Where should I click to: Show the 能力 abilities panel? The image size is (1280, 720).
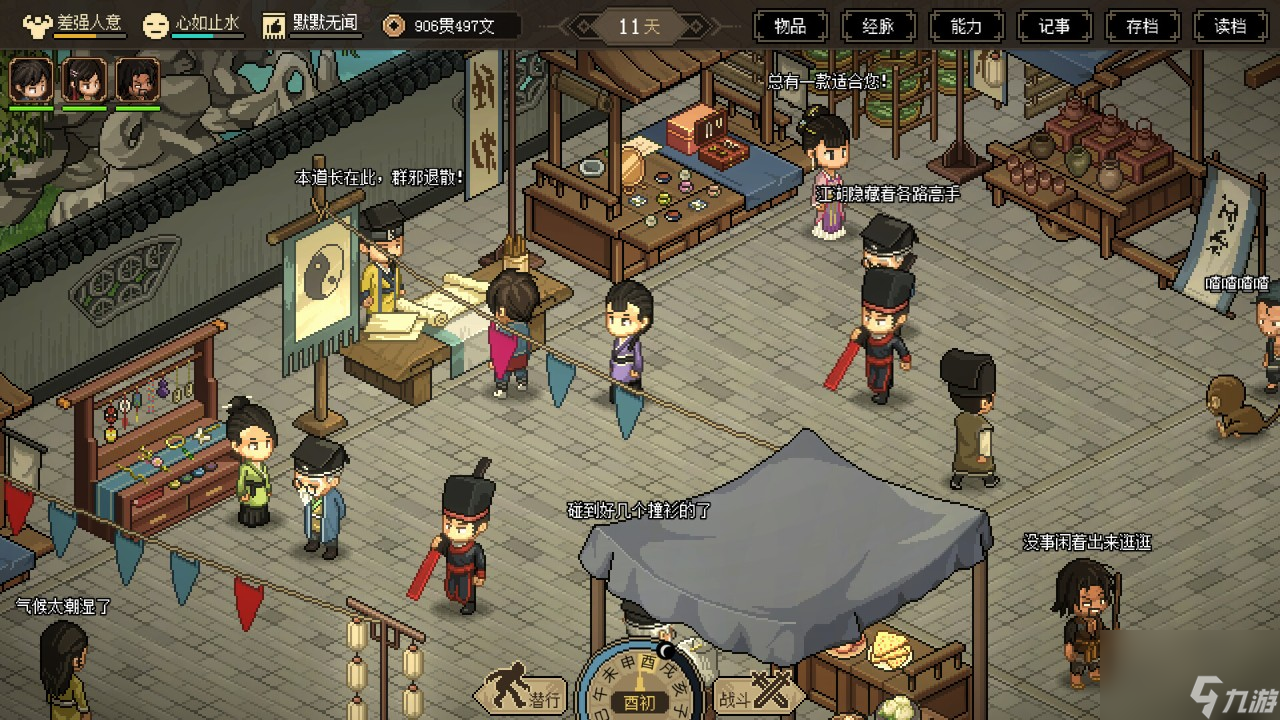(x=966, y=26)
